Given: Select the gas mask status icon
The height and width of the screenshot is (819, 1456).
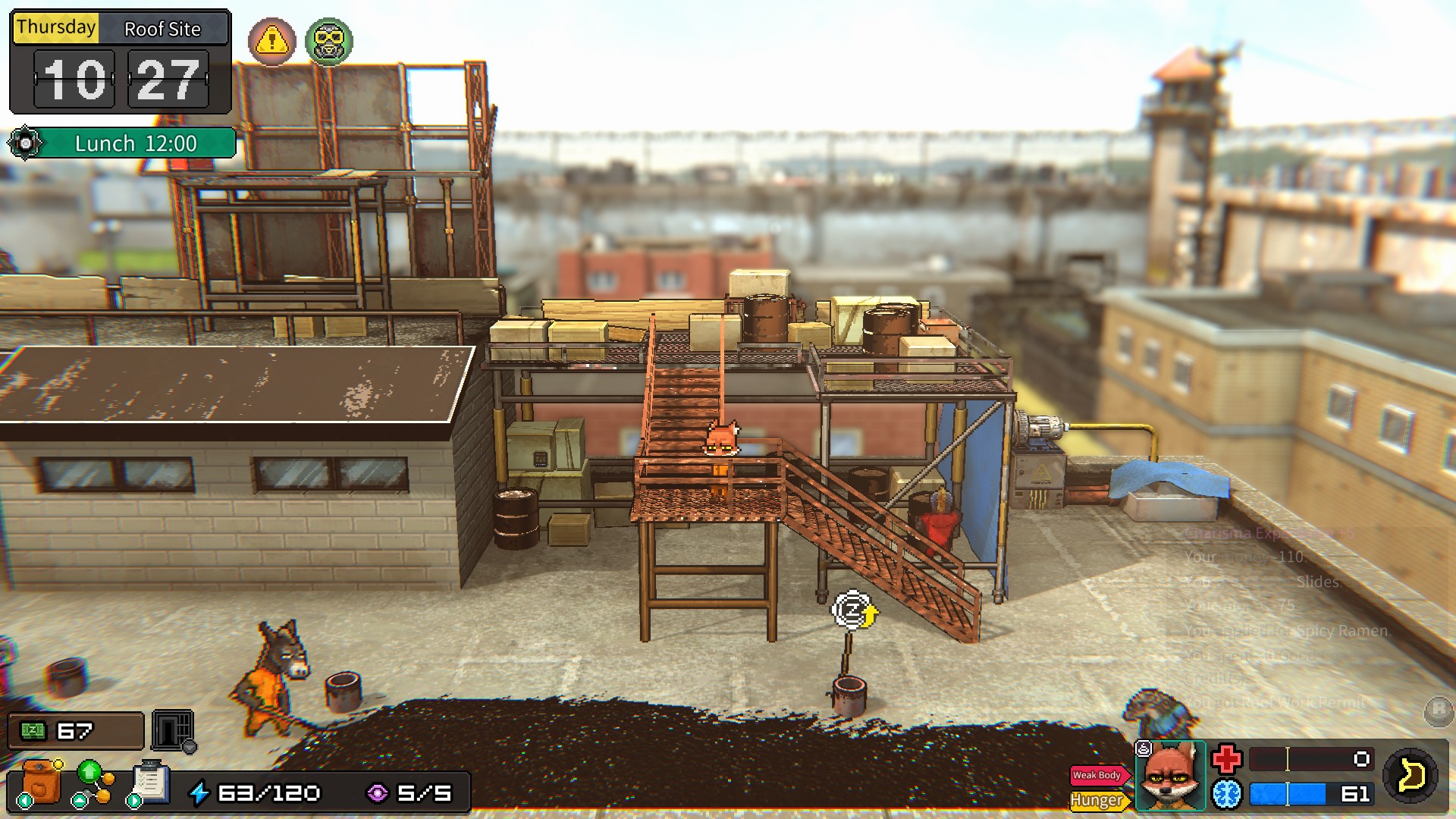Looking at the screenshot, I should click(329, 41).
